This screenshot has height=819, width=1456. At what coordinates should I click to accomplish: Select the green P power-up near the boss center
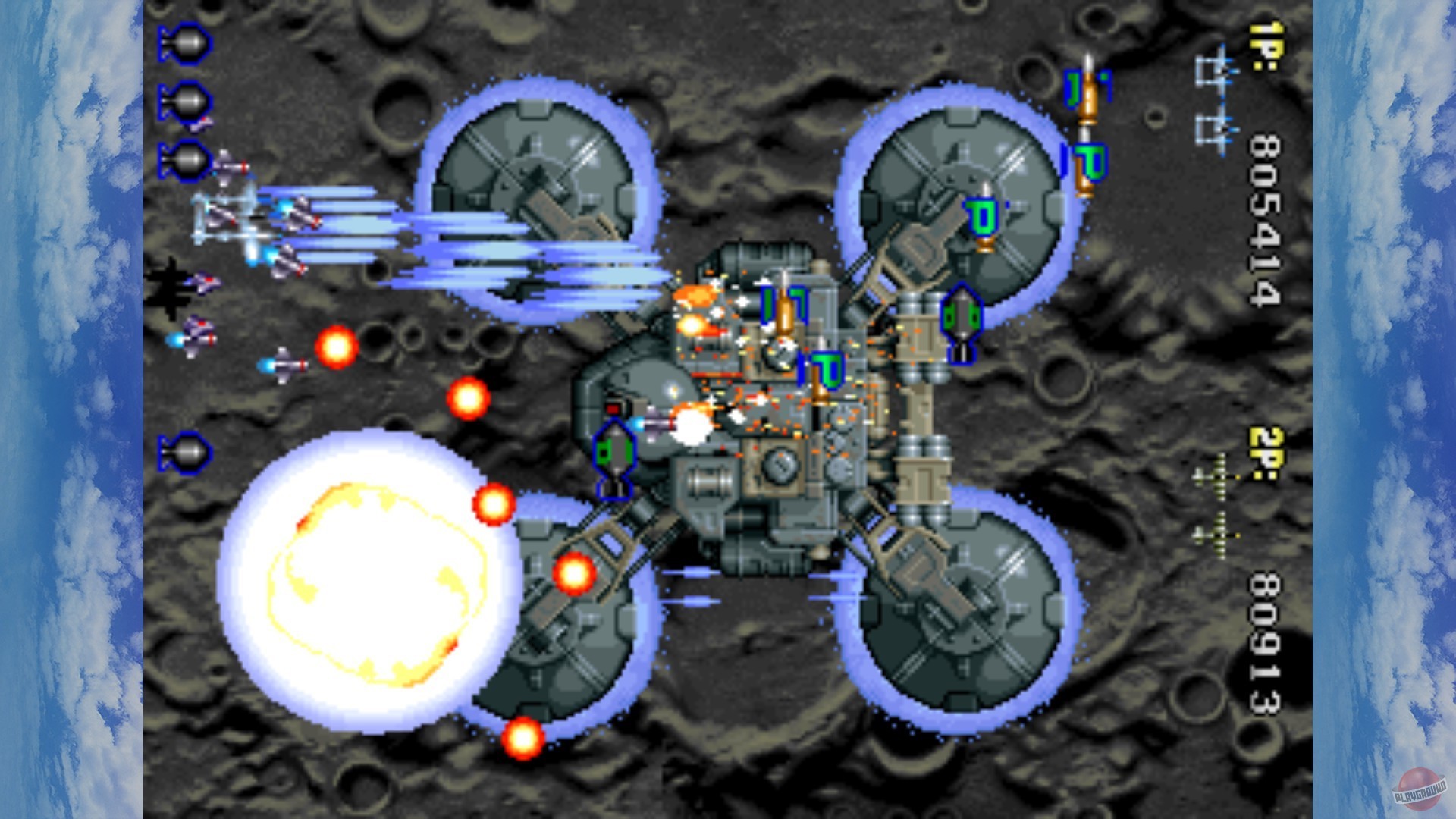click(x=827, y=366)
